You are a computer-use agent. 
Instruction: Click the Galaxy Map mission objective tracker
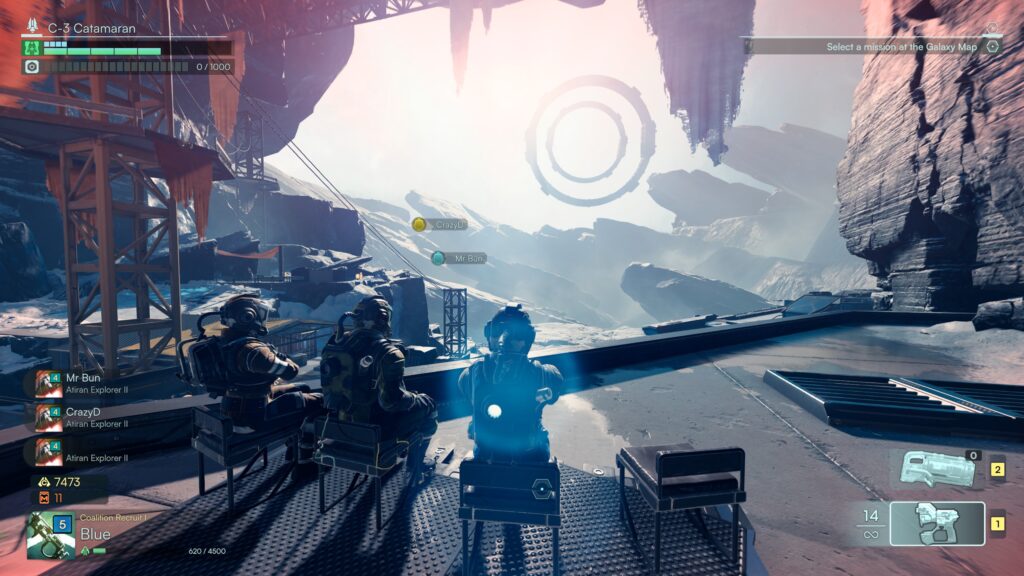[902, 46]
